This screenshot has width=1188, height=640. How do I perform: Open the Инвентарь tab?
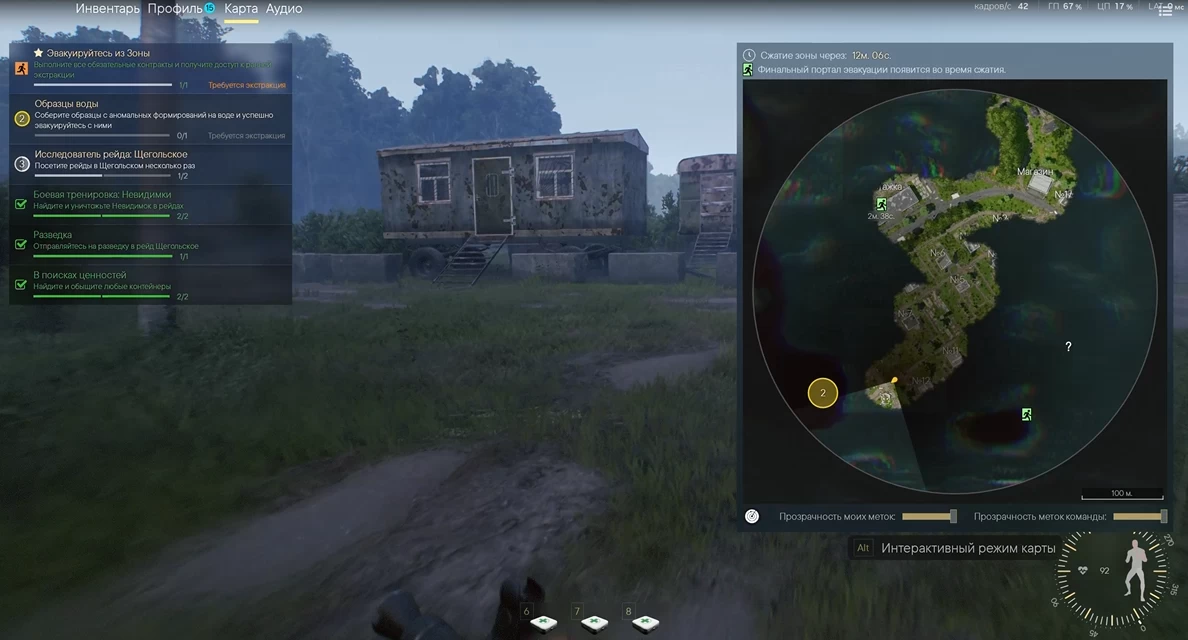point(108,9)
